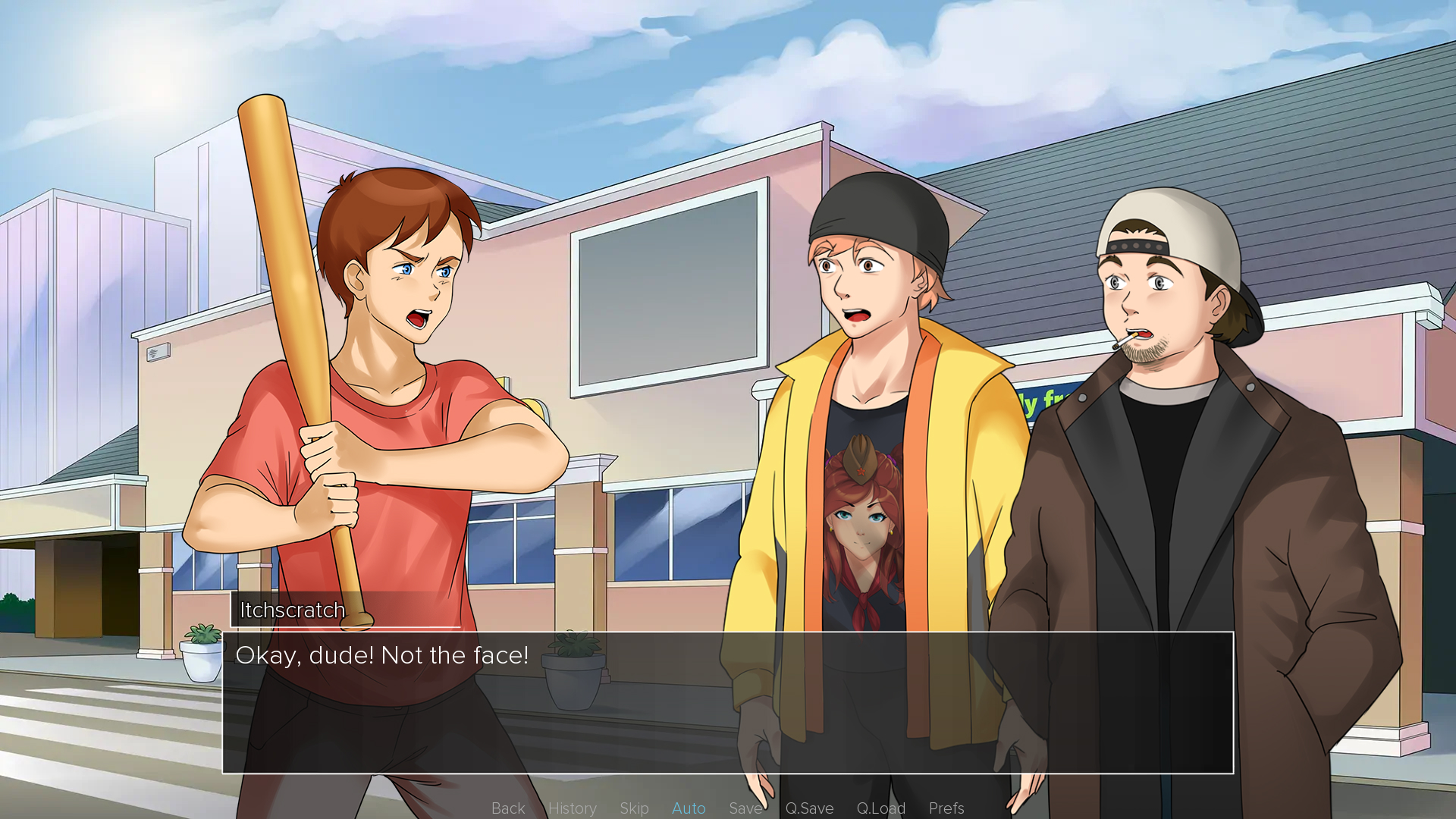Enable Skip mode

tap(634, 808)
